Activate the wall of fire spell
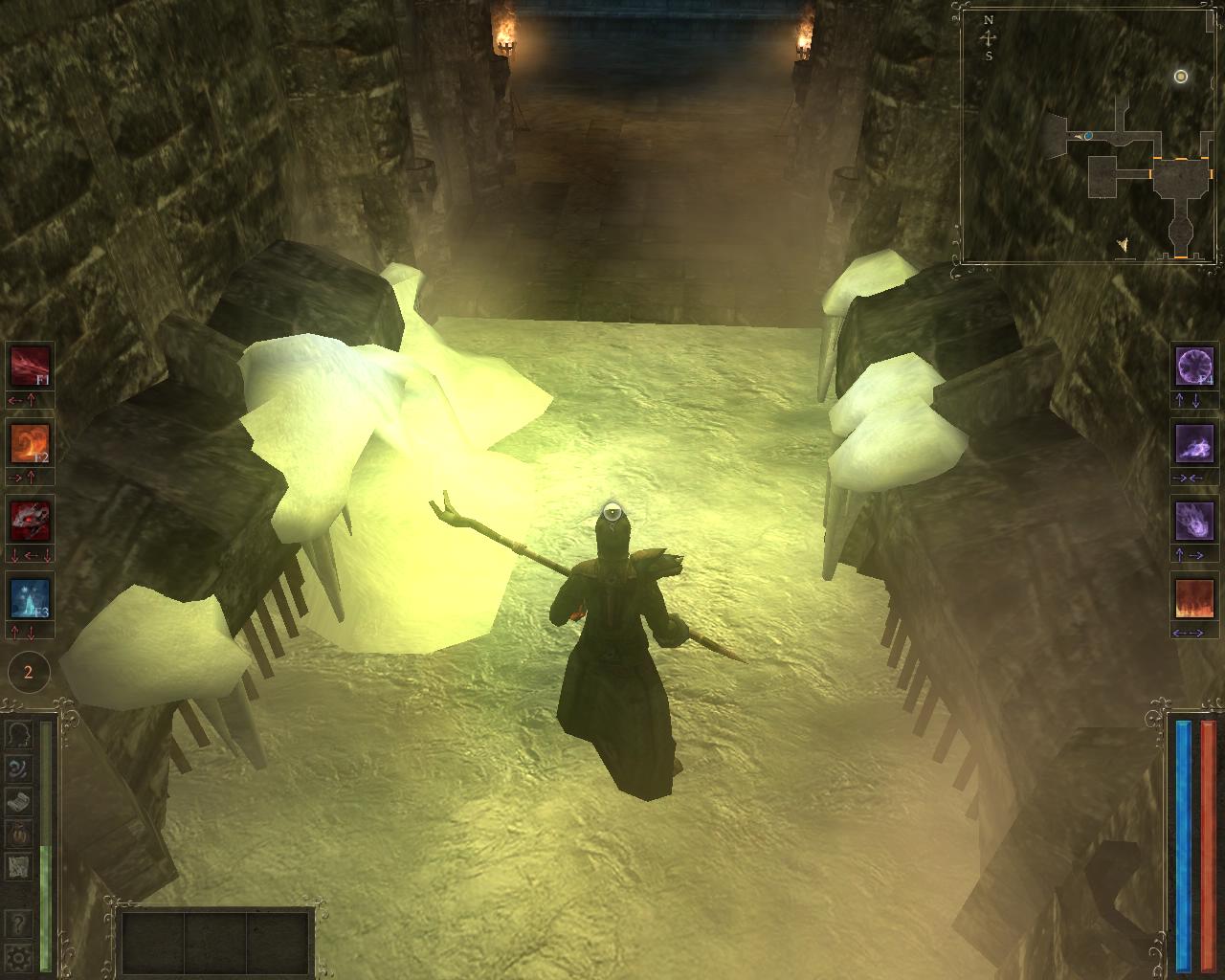1225x980 pixels. 1194,598
